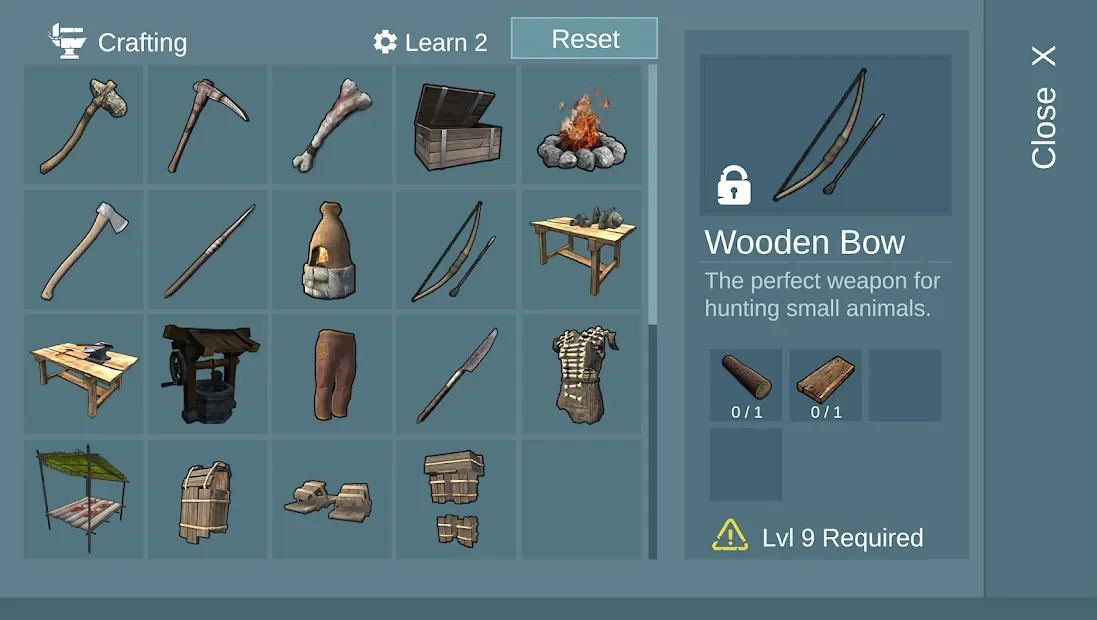Pick the wooden chest armor recipe
This screenshot has height=620, width=1097.
[x=209, y=499]
